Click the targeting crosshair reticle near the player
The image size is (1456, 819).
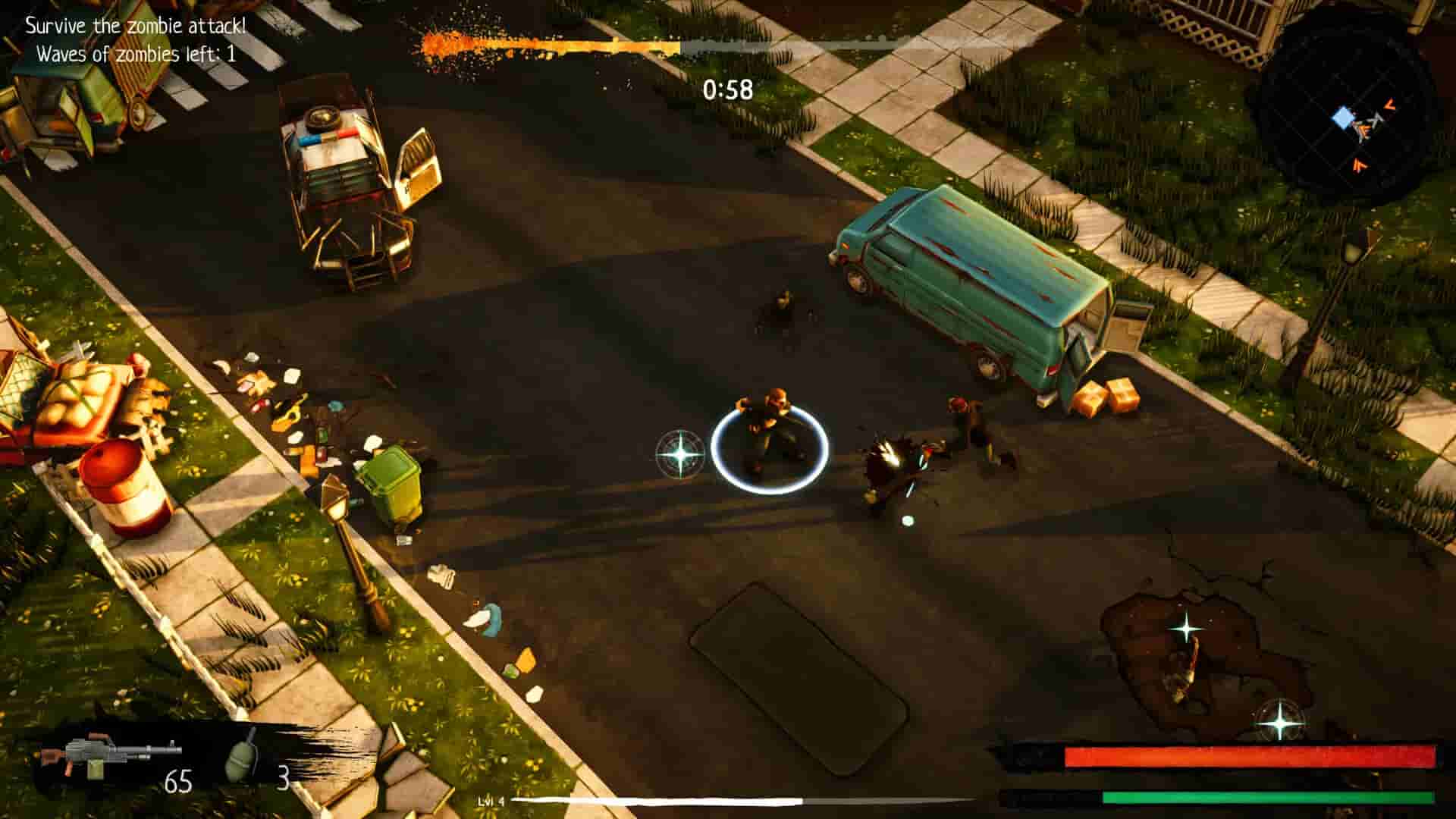(x=682, y=456)
